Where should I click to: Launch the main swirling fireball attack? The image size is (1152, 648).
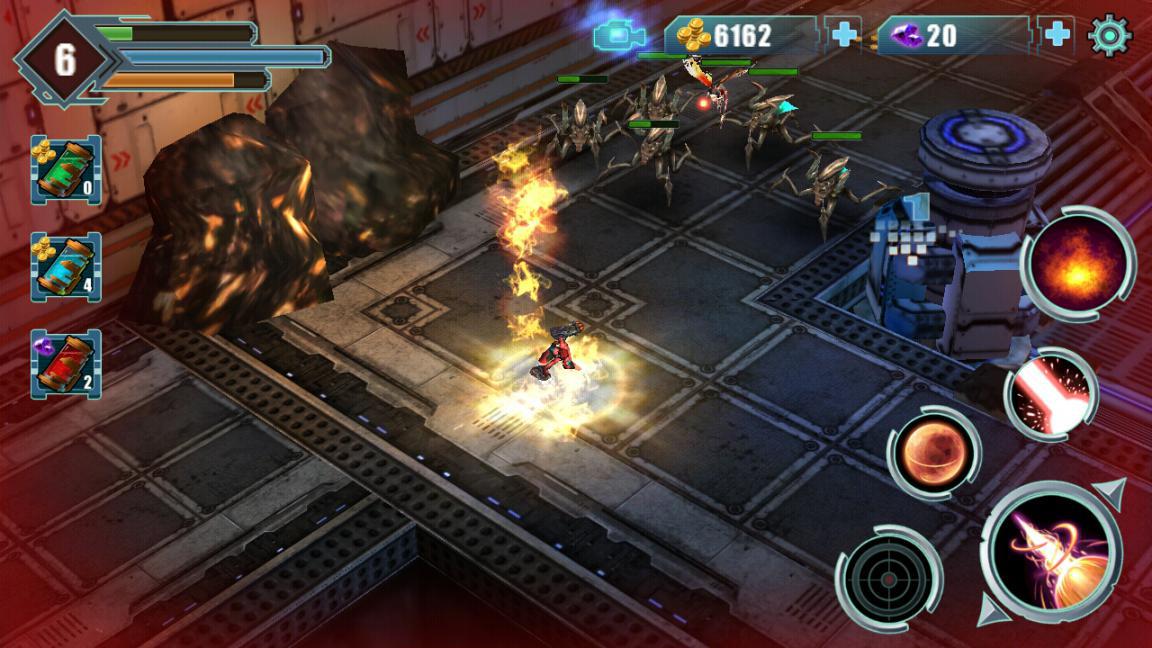pos(1051,553)
